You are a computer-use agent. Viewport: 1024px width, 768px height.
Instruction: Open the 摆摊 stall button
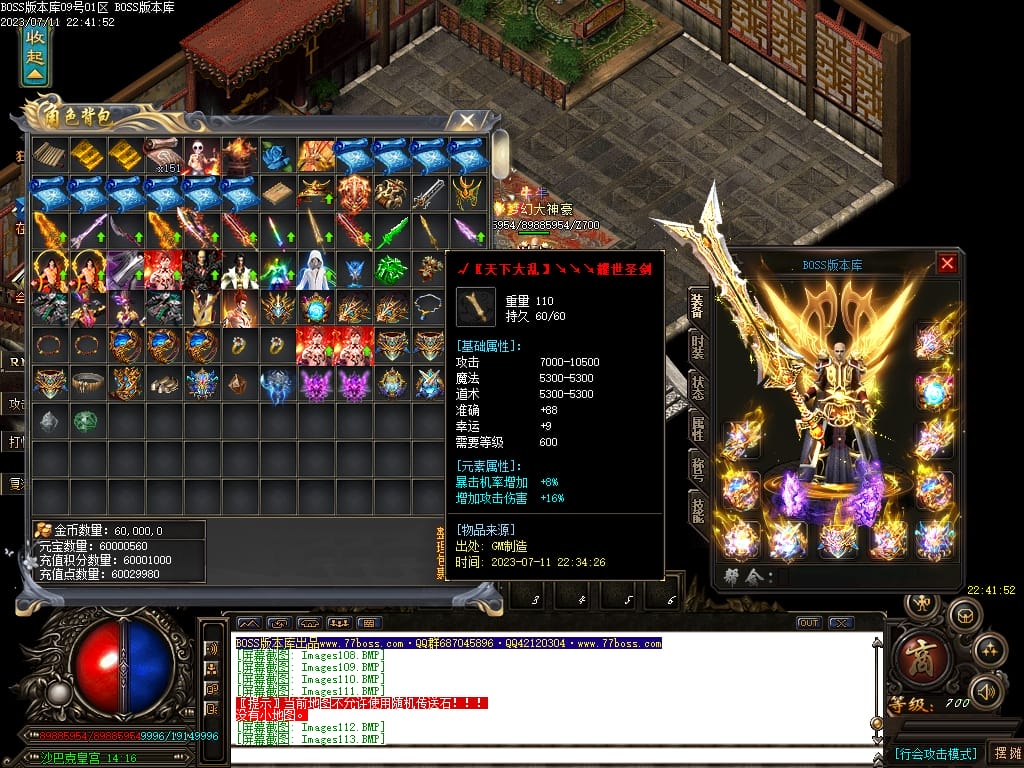pos(1004,753)
